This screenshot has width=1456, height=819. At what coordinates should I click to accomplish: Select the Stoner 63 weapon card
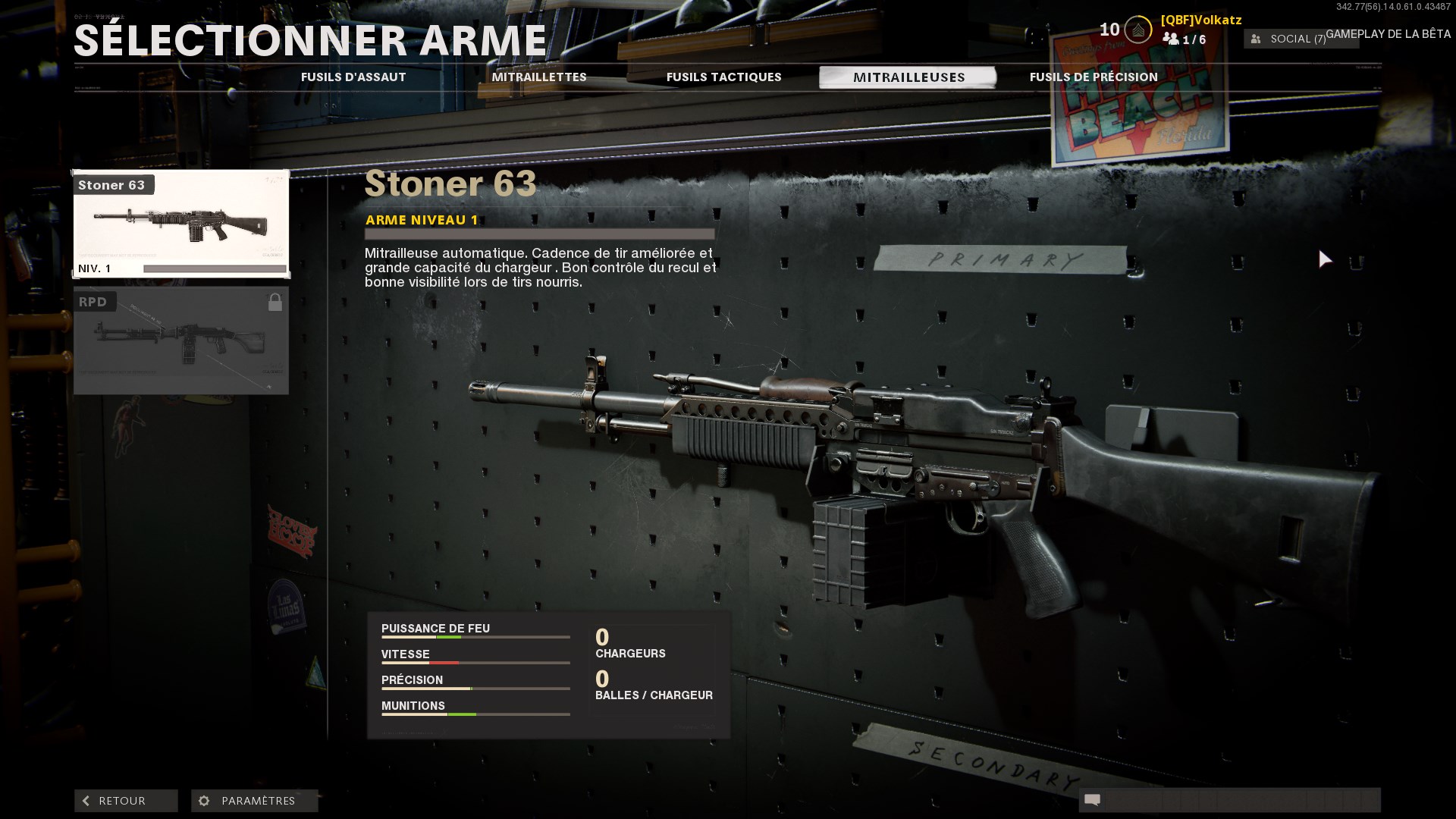(x=180, y=224)
